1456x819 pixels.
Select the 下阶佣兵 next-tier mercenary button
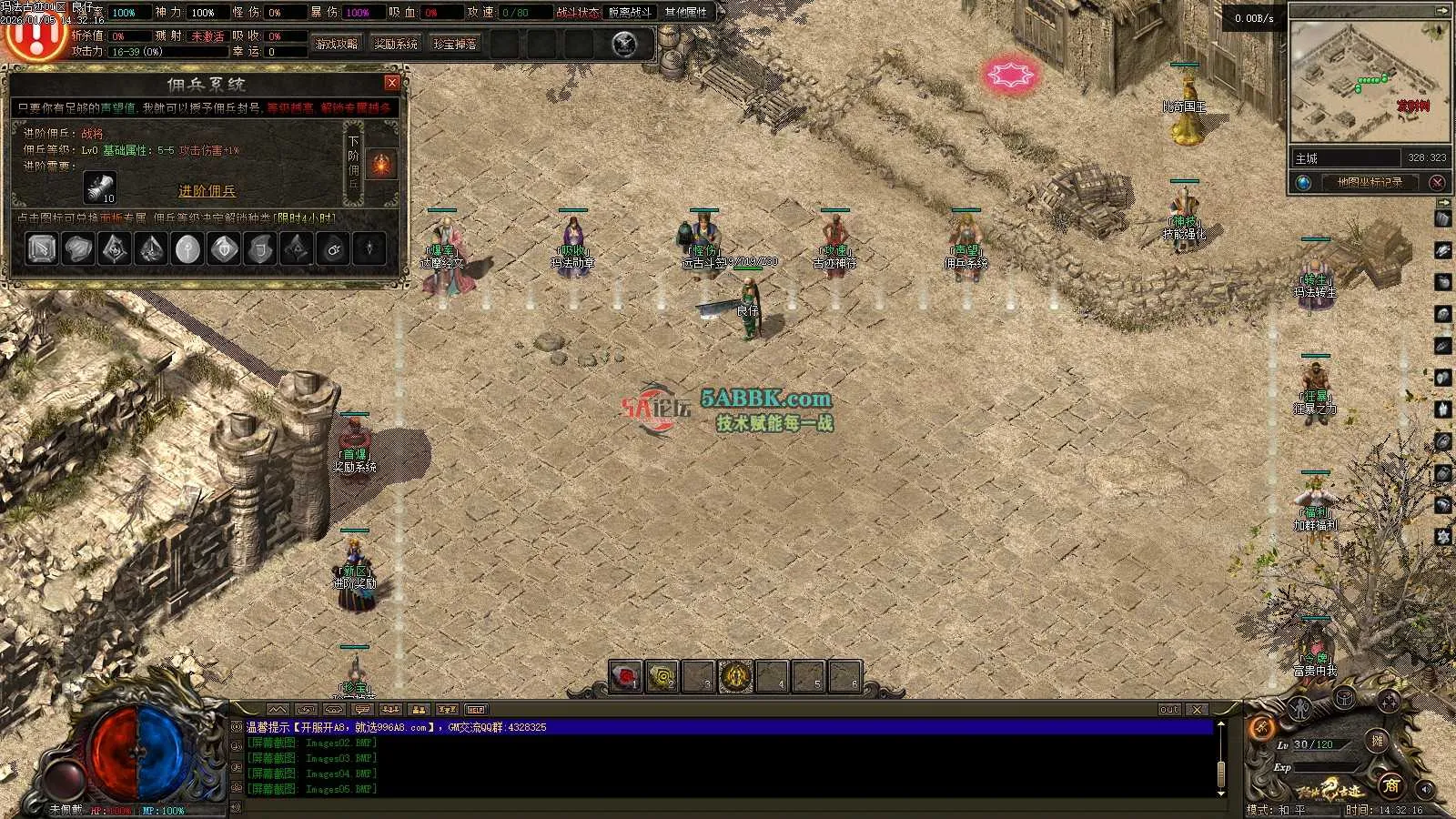pyautogui.click(x=354, y=163)
